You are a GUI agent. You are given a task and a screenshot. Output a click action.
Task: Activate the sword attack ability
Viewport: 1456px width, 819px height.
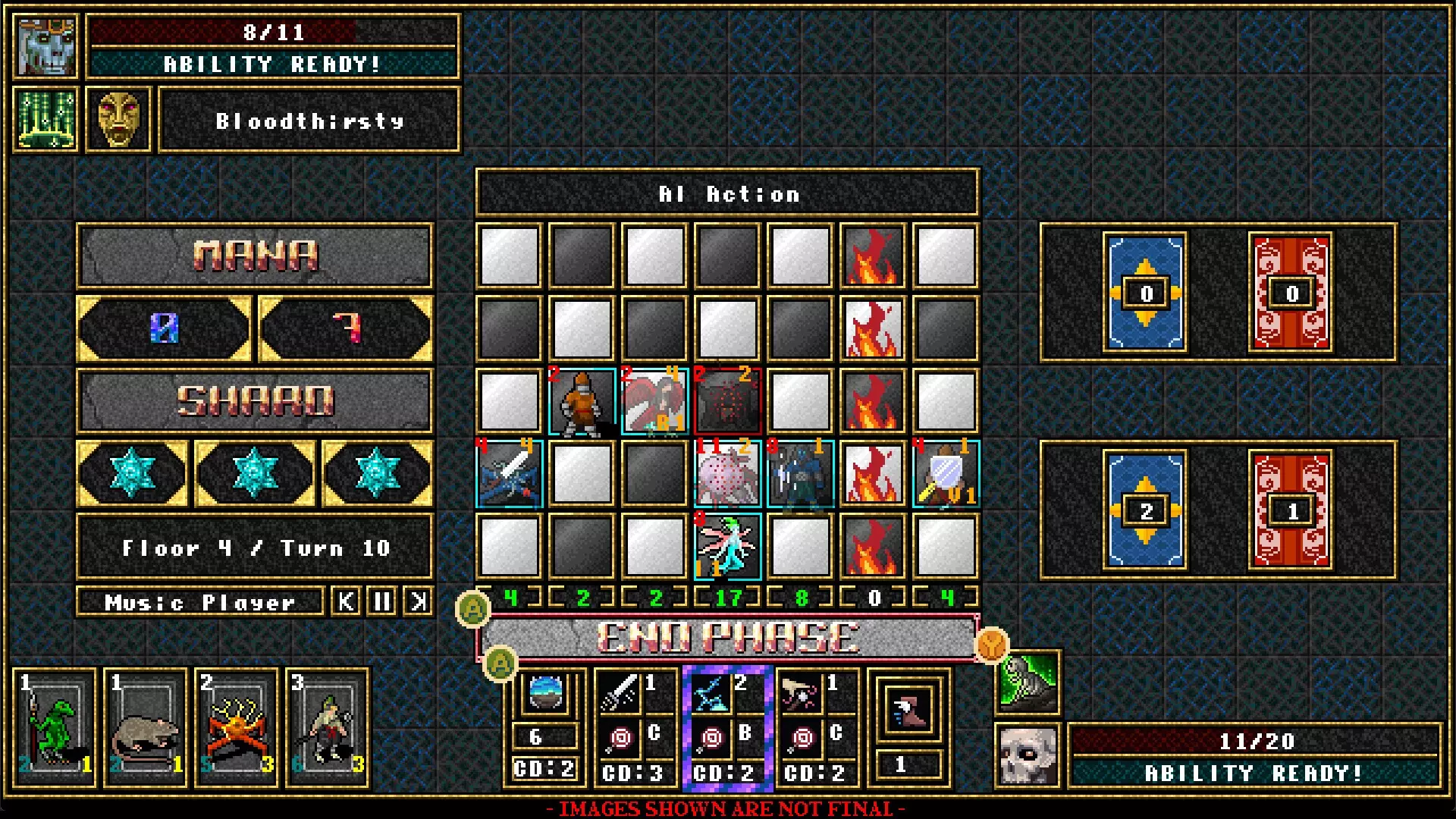pos(620,693)
